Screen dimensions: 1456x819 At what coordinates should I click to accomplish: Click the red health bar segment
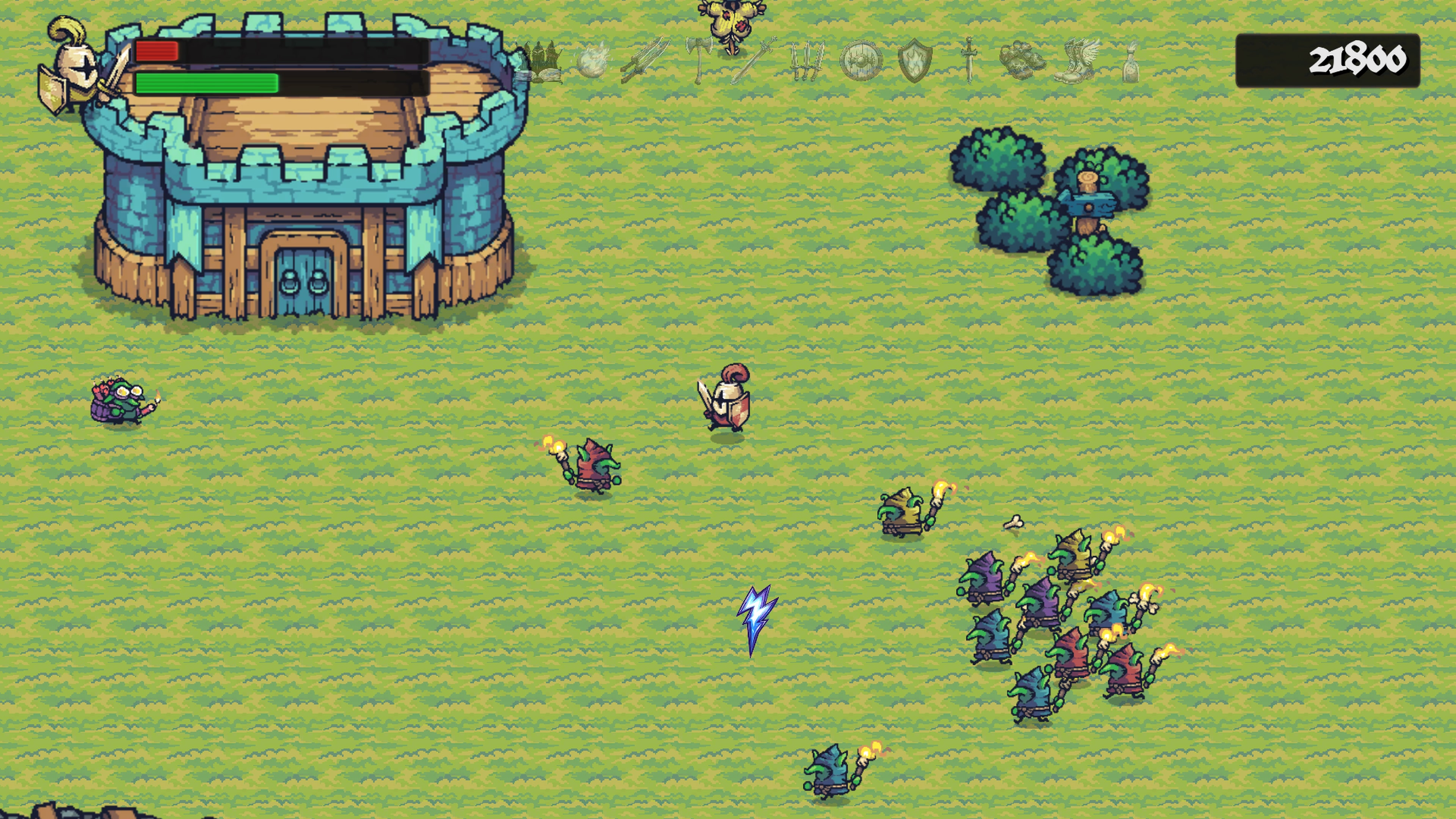click(157, 52)
